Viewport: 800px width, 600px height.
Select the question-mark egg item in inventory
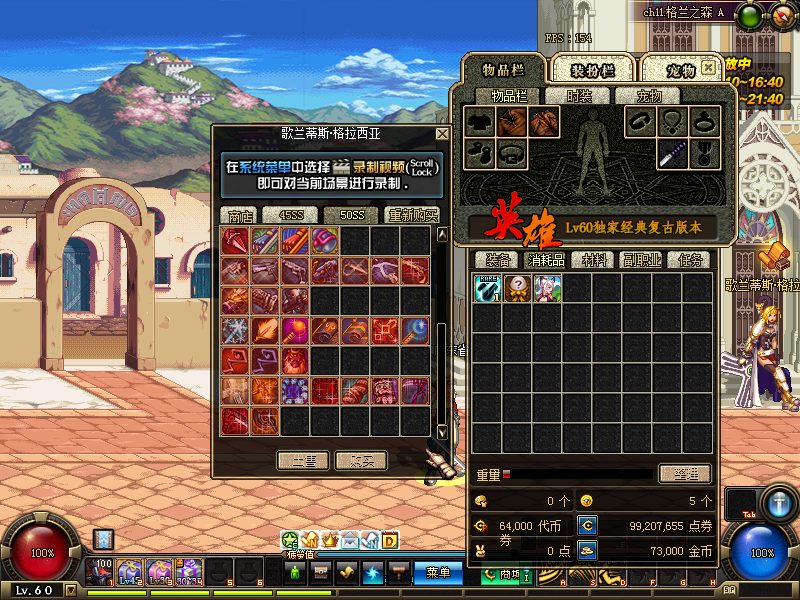pyautogui.click(x=517, y=289)
